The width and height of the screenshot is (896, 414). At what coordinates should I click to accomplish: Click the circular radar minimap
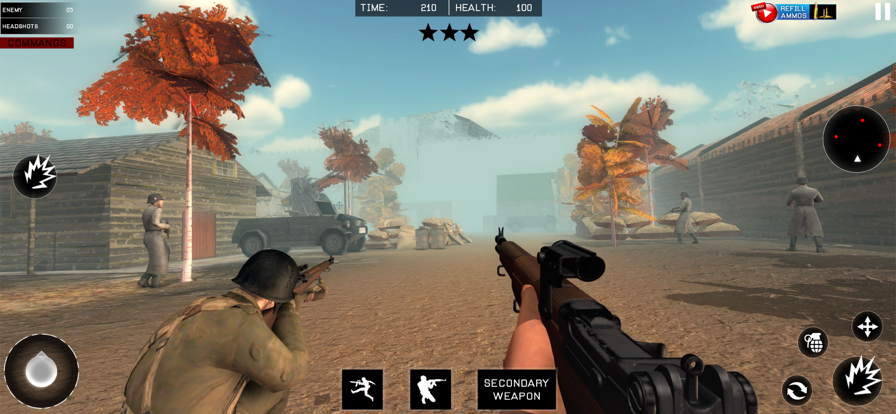pos(857,139)
